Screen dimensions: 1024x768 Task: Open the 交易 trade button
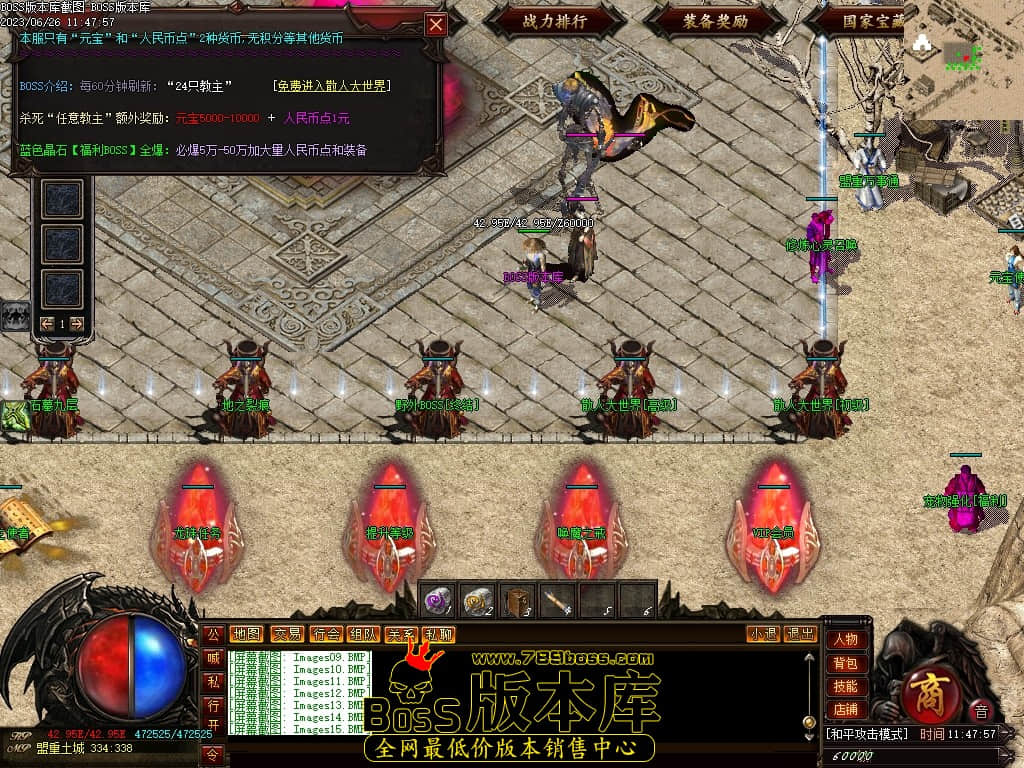coord(287,634)
